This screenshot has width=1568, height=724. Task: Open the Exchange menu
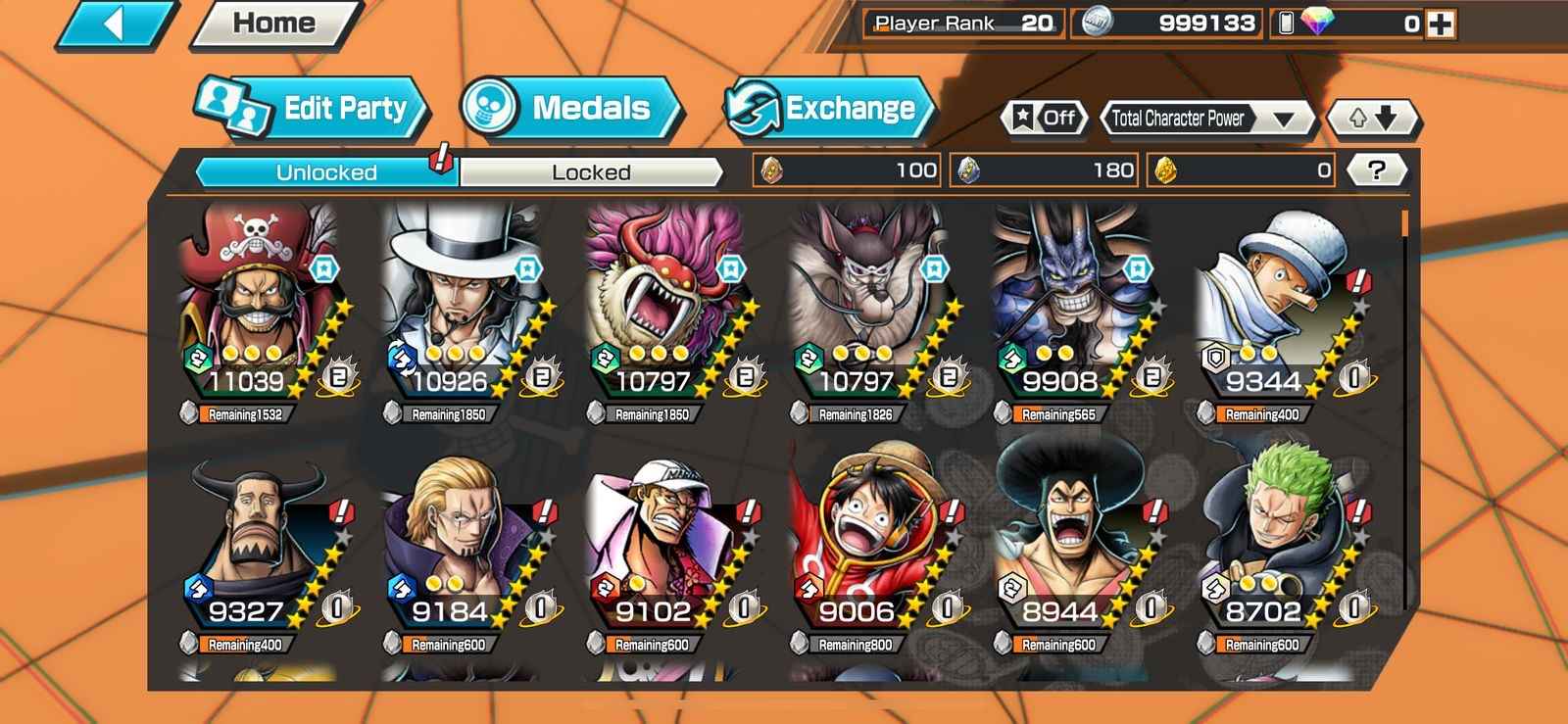pyautogui.click(x=829, y=108)
